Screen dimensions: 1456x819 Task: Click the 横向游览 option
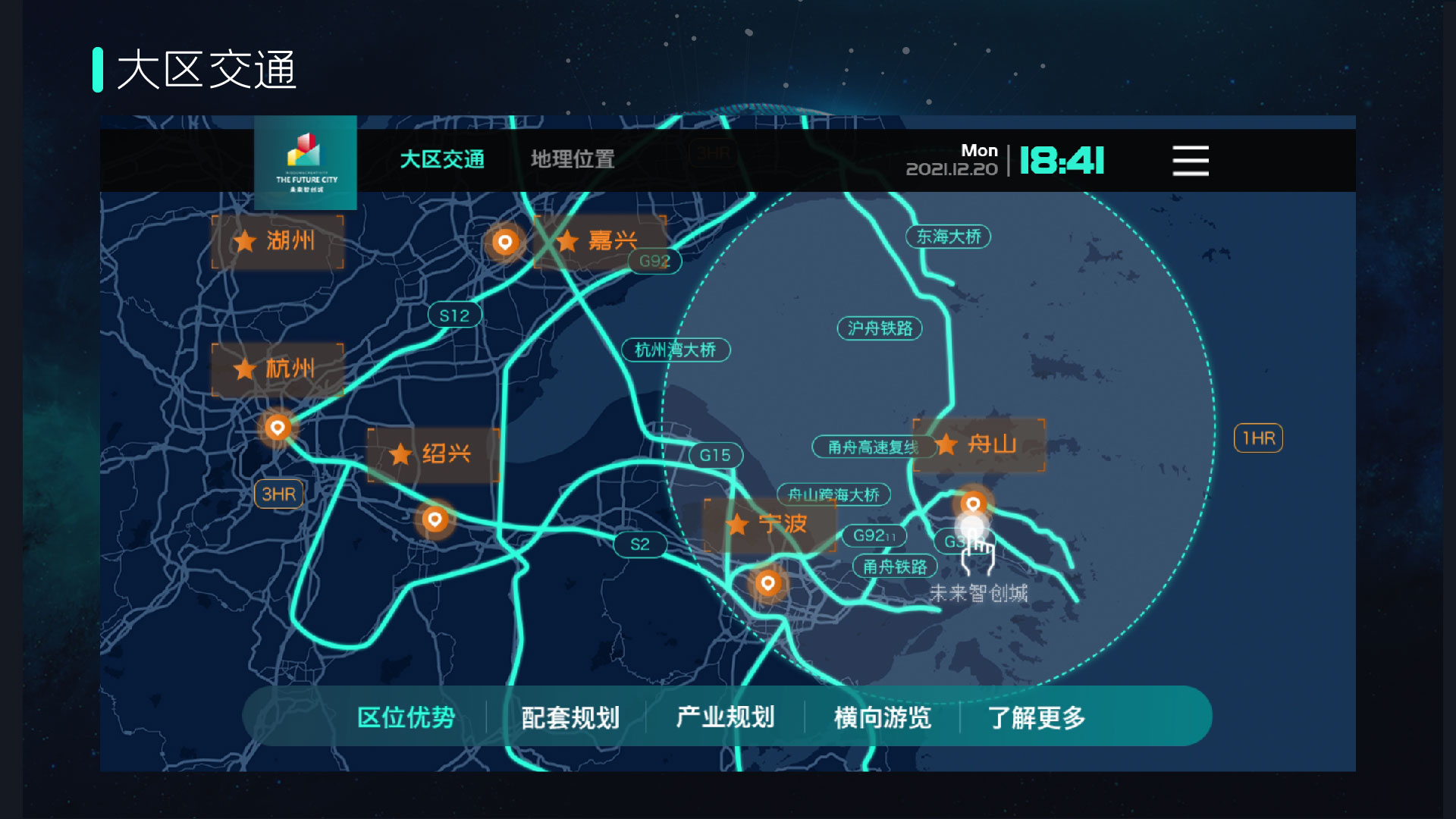tap(882, 716)
